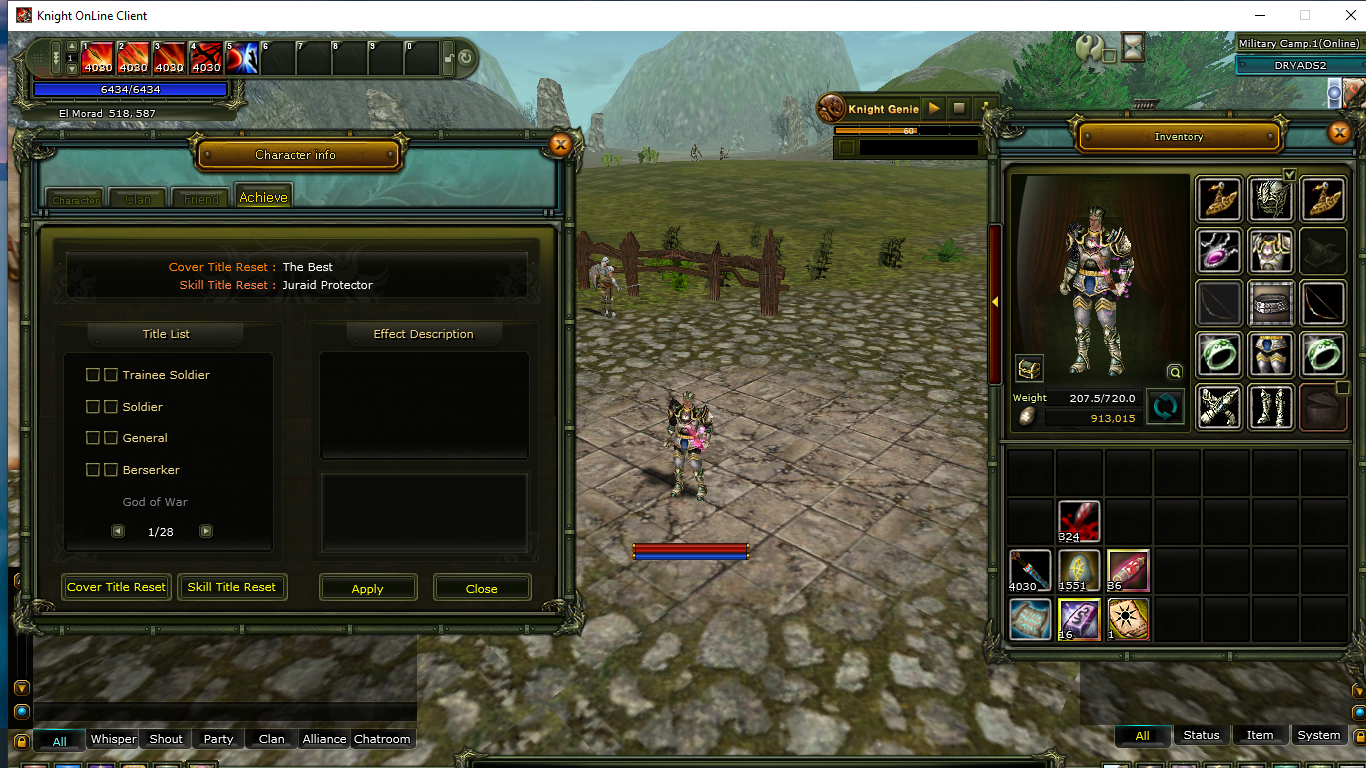Collapse the Knight Genie panel with the down arrow
This screenshot has width=1366, height=768.
(986, 108)
